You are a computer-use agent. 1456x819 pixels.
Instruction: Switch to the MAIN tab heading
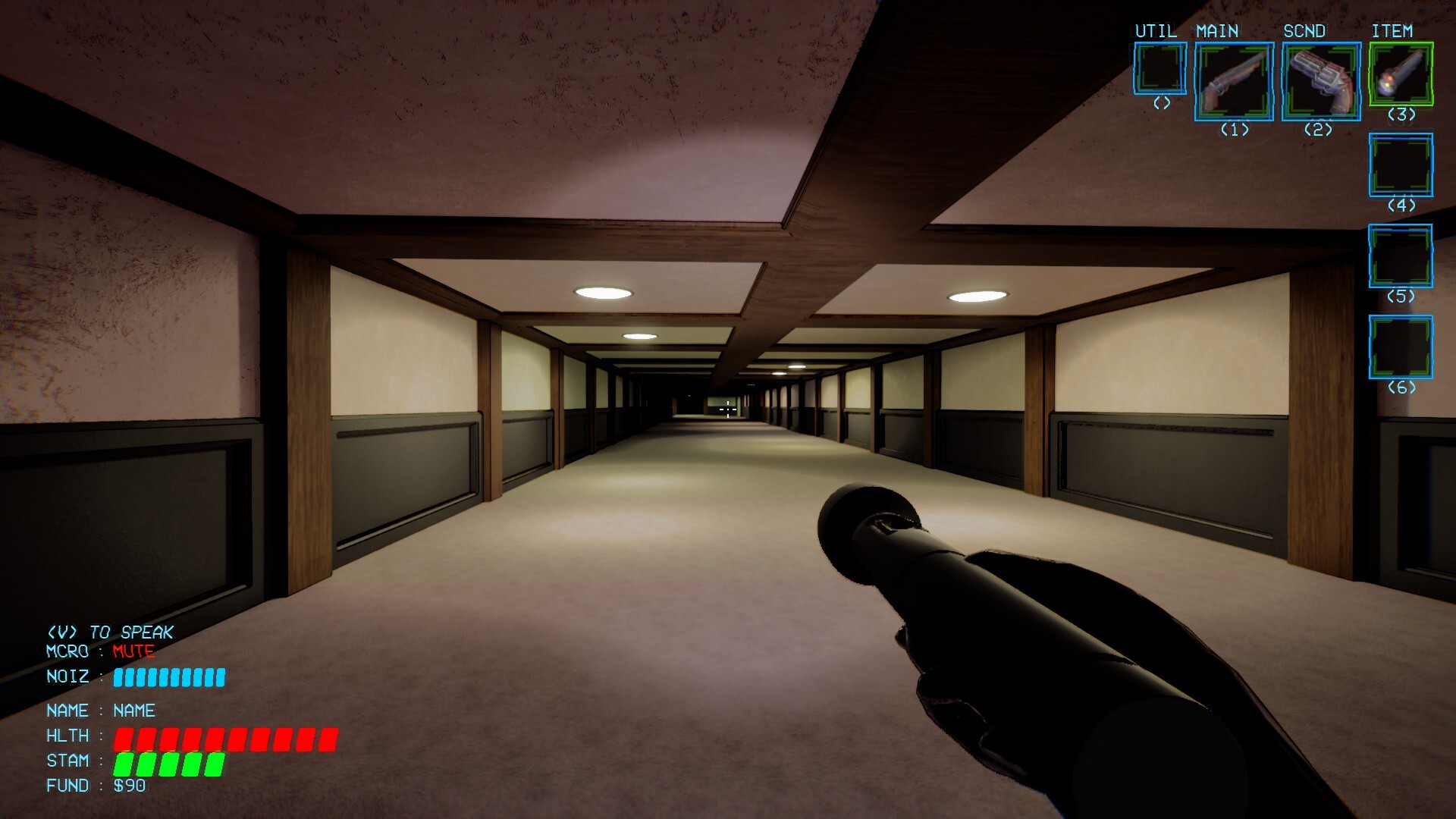[1219, 32]
